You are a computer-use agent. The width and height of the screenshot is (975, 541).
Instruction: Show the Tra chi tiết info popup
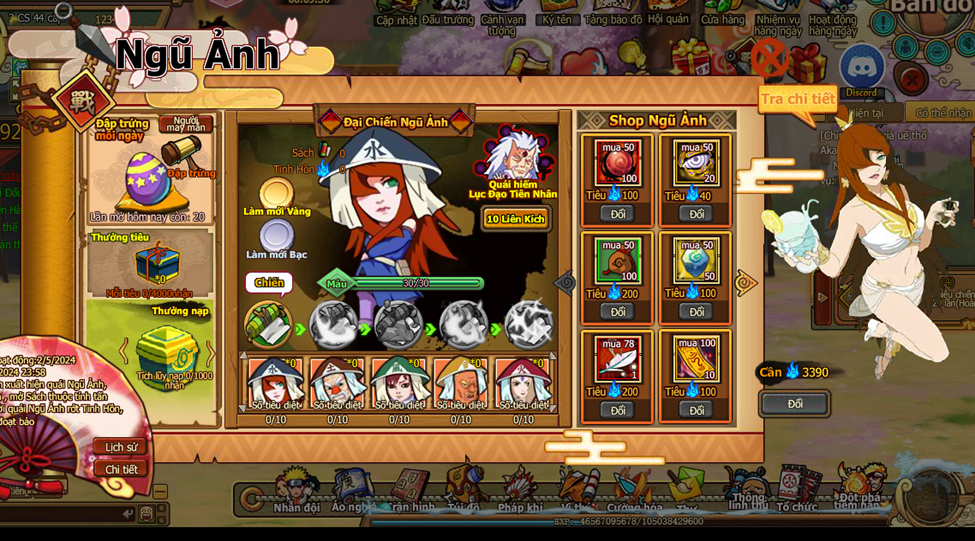[797, 99]
